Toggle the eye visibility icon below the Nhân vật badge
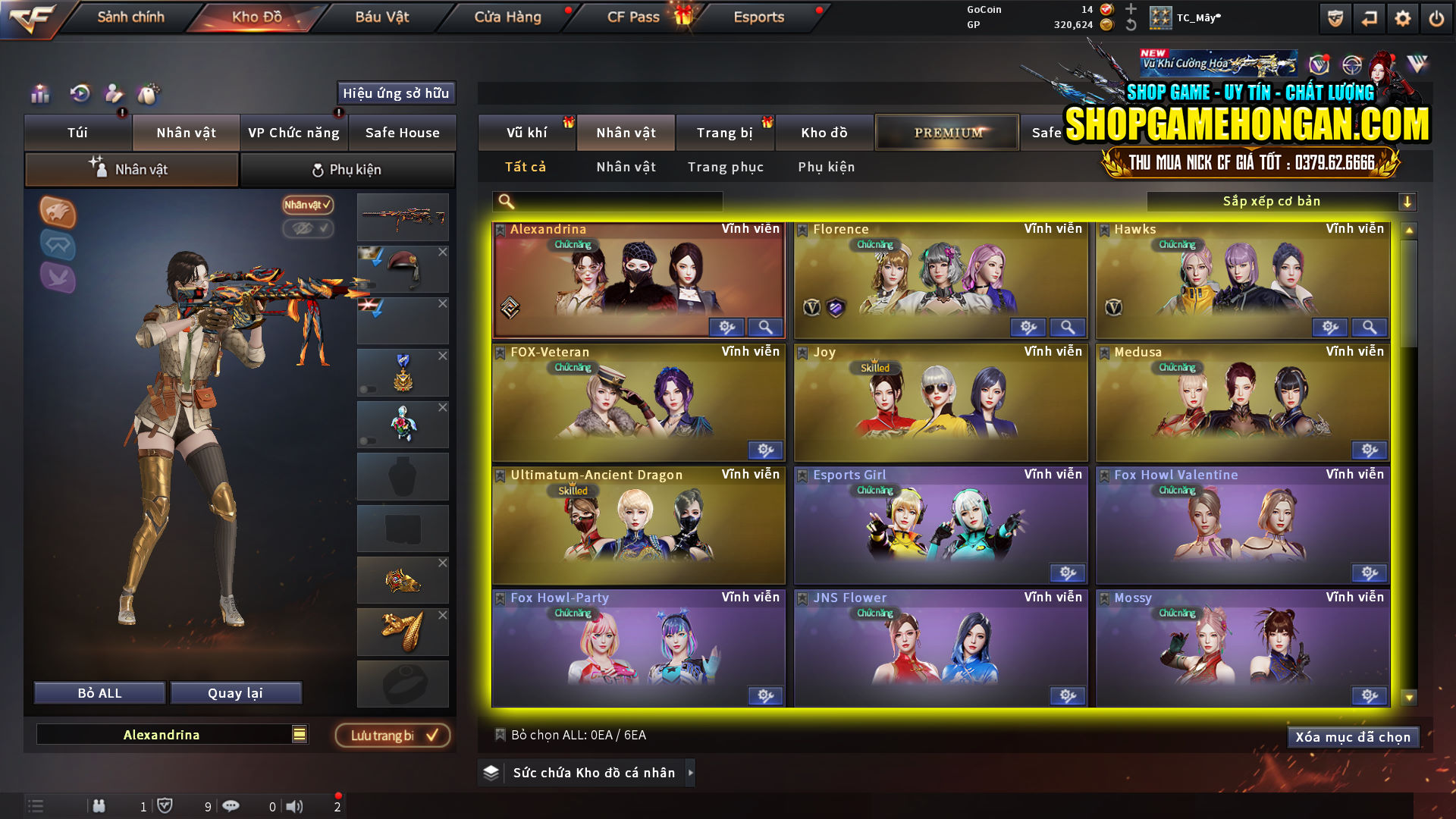 click(x=308, y=230)
